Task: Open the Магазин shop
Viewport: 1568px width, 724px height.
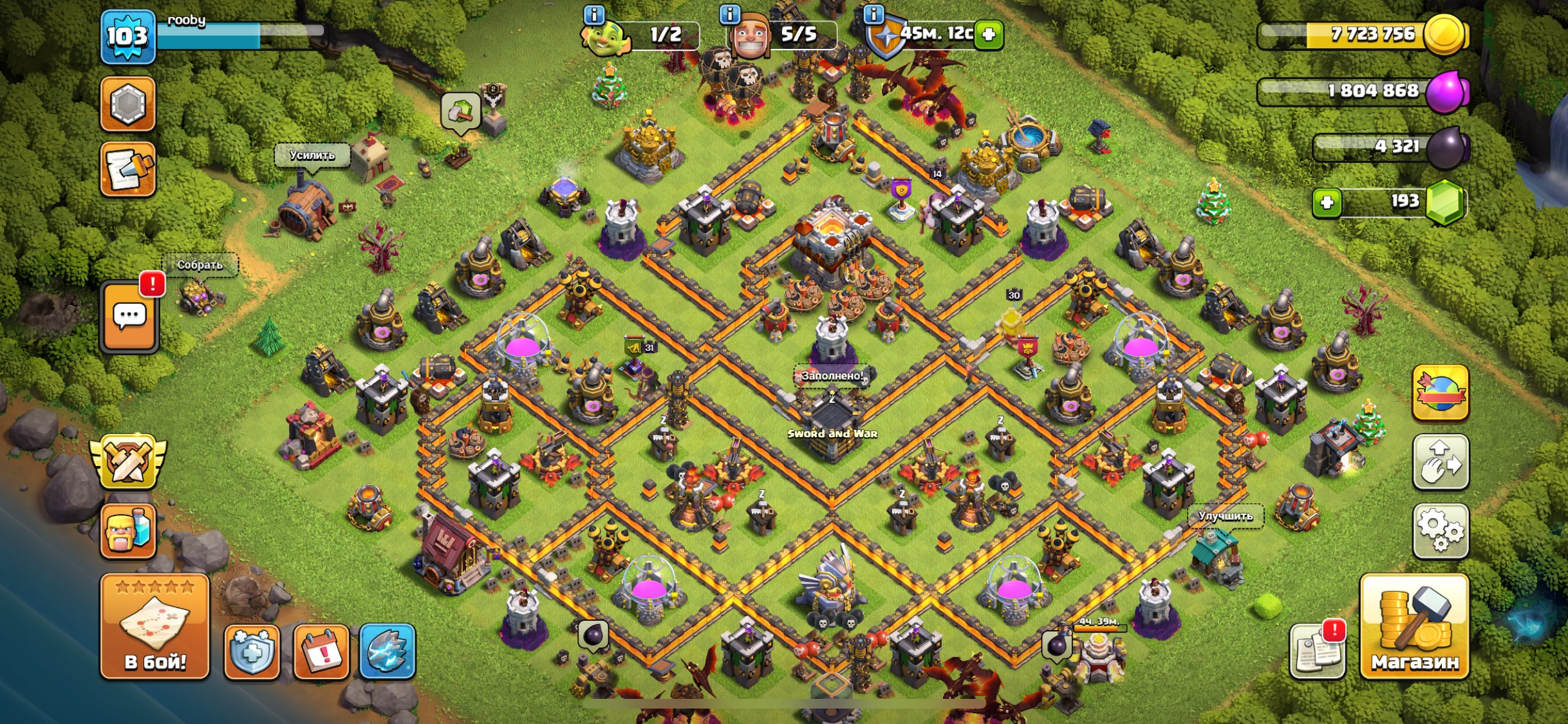Action: click(x=1414, y=626)
